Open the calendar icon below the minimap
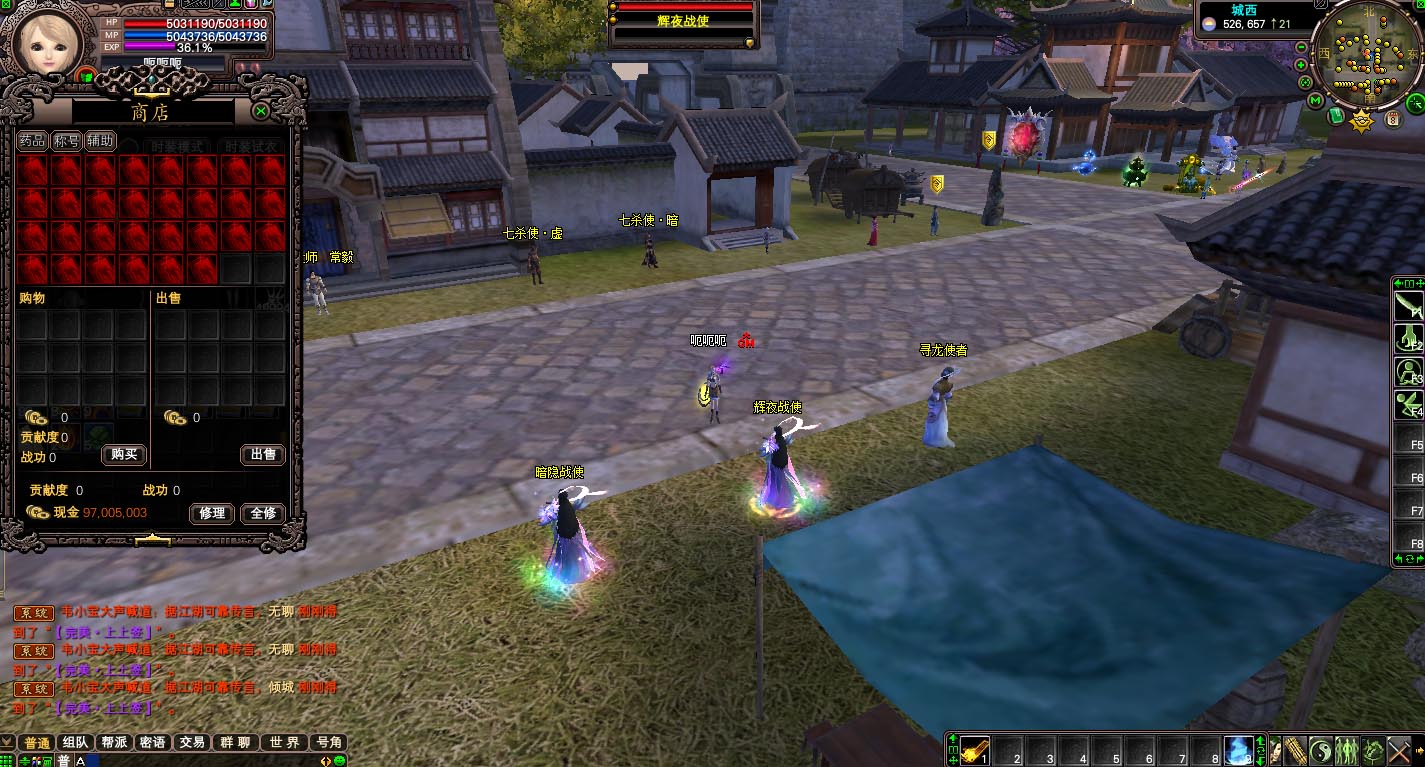 pyautogui.click(x=1392, y=119)
